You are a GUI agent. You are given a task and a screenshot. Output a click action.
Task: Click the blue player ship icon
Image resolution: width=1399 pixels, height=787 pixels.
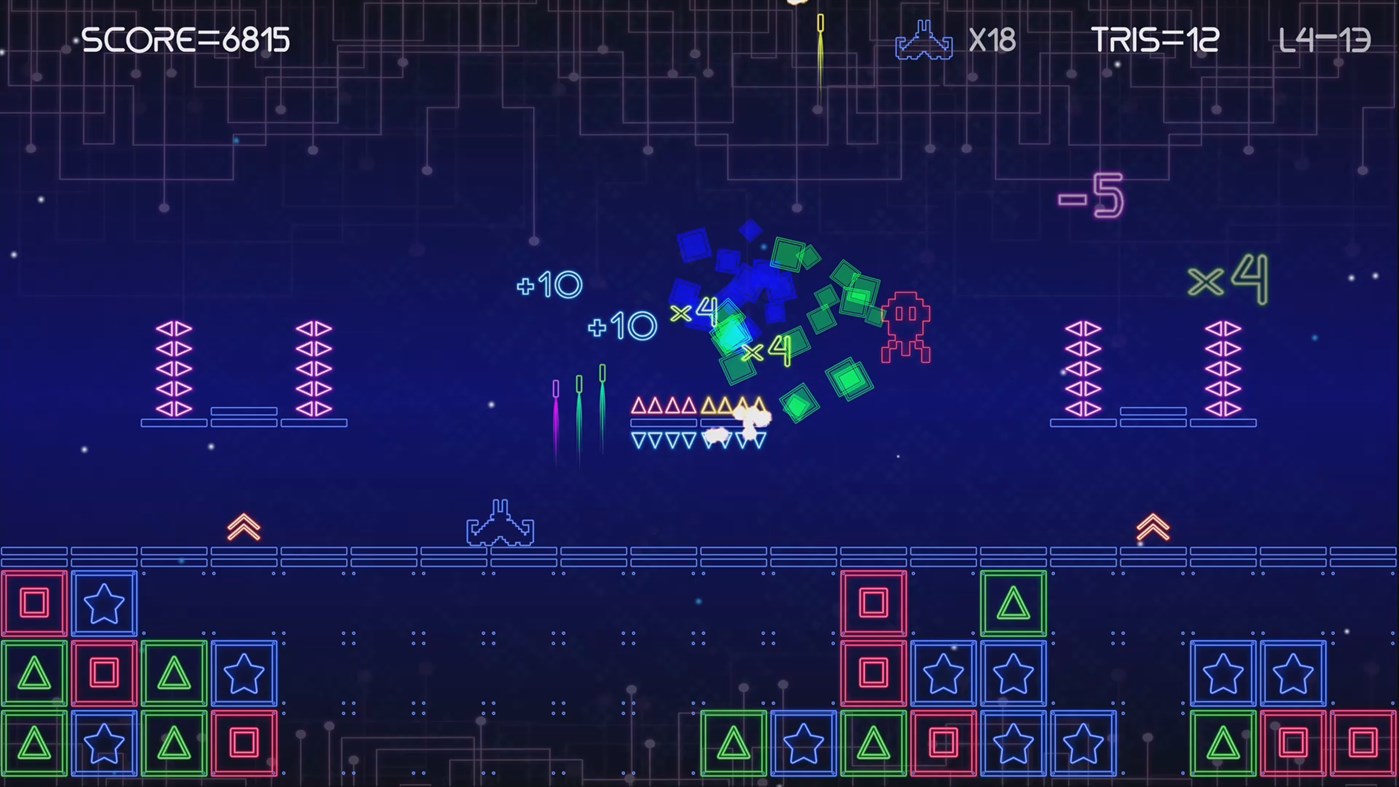tap(499, 522)
